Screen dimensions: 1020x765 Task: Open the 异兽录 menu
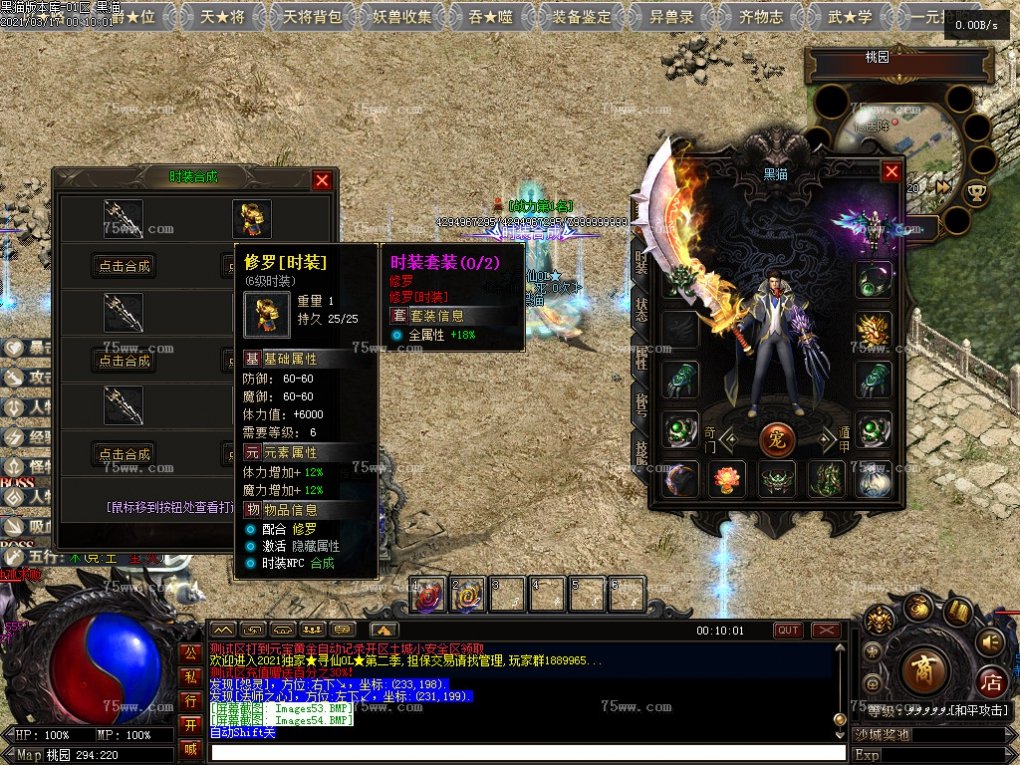(x=672, y=17)
